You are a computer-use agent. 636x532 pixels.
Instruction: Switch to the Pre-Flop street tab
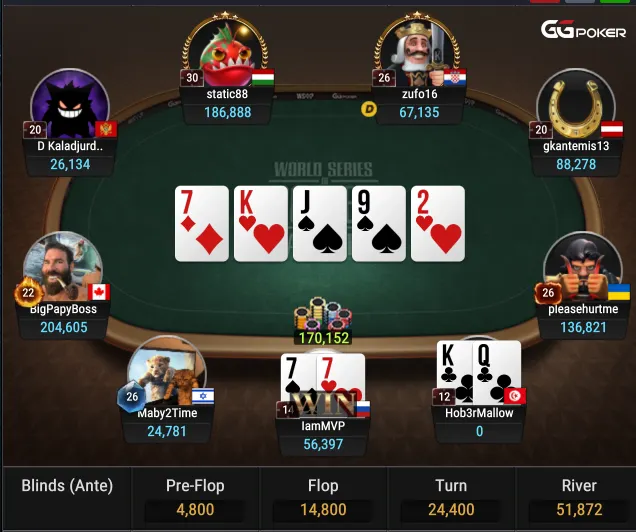[x=195, y=498]
